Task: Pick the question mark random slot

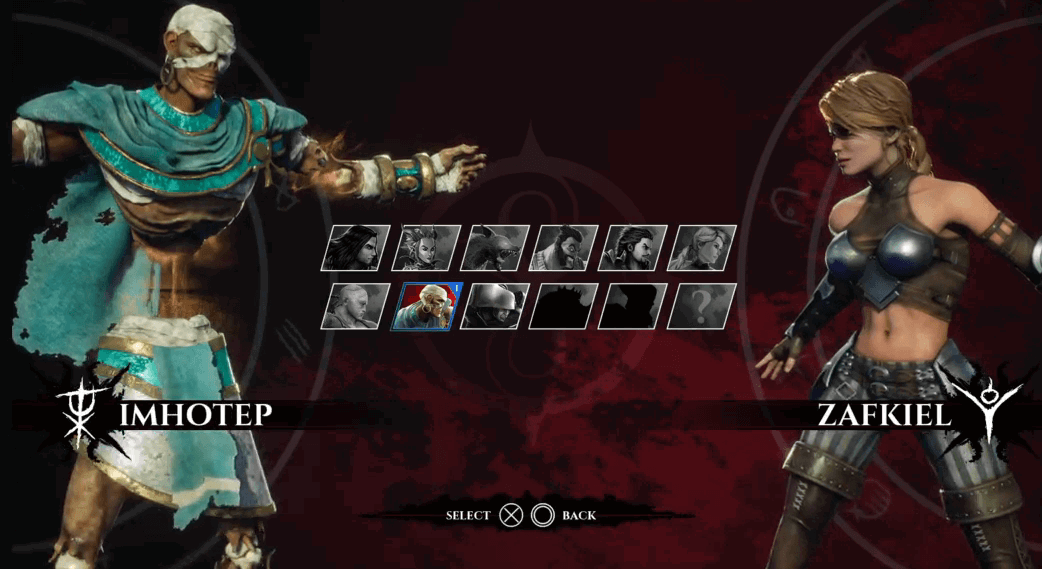Action: pyautogui.click(x=703, y=306)
